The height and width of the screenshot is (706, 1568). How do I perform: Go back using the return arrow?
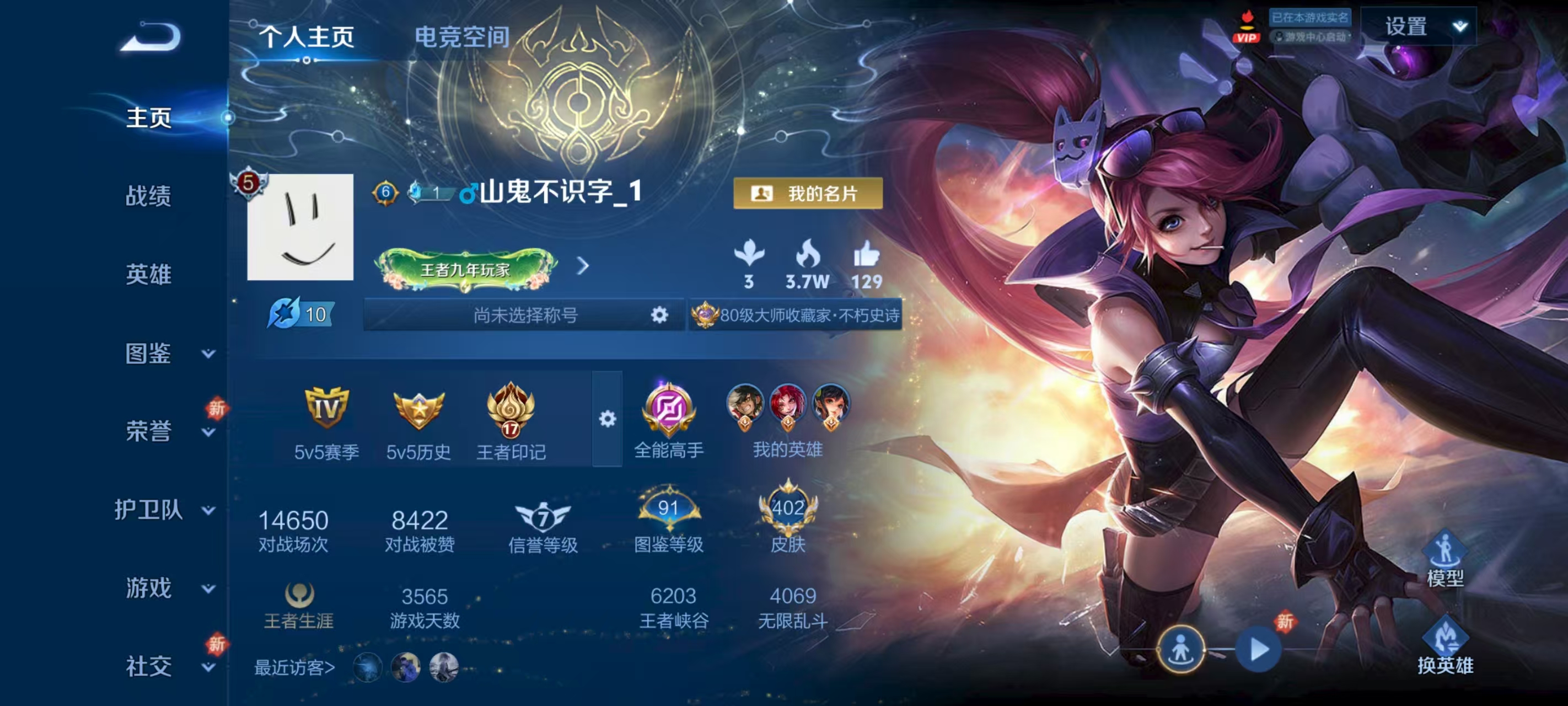[x=151, y=36]
